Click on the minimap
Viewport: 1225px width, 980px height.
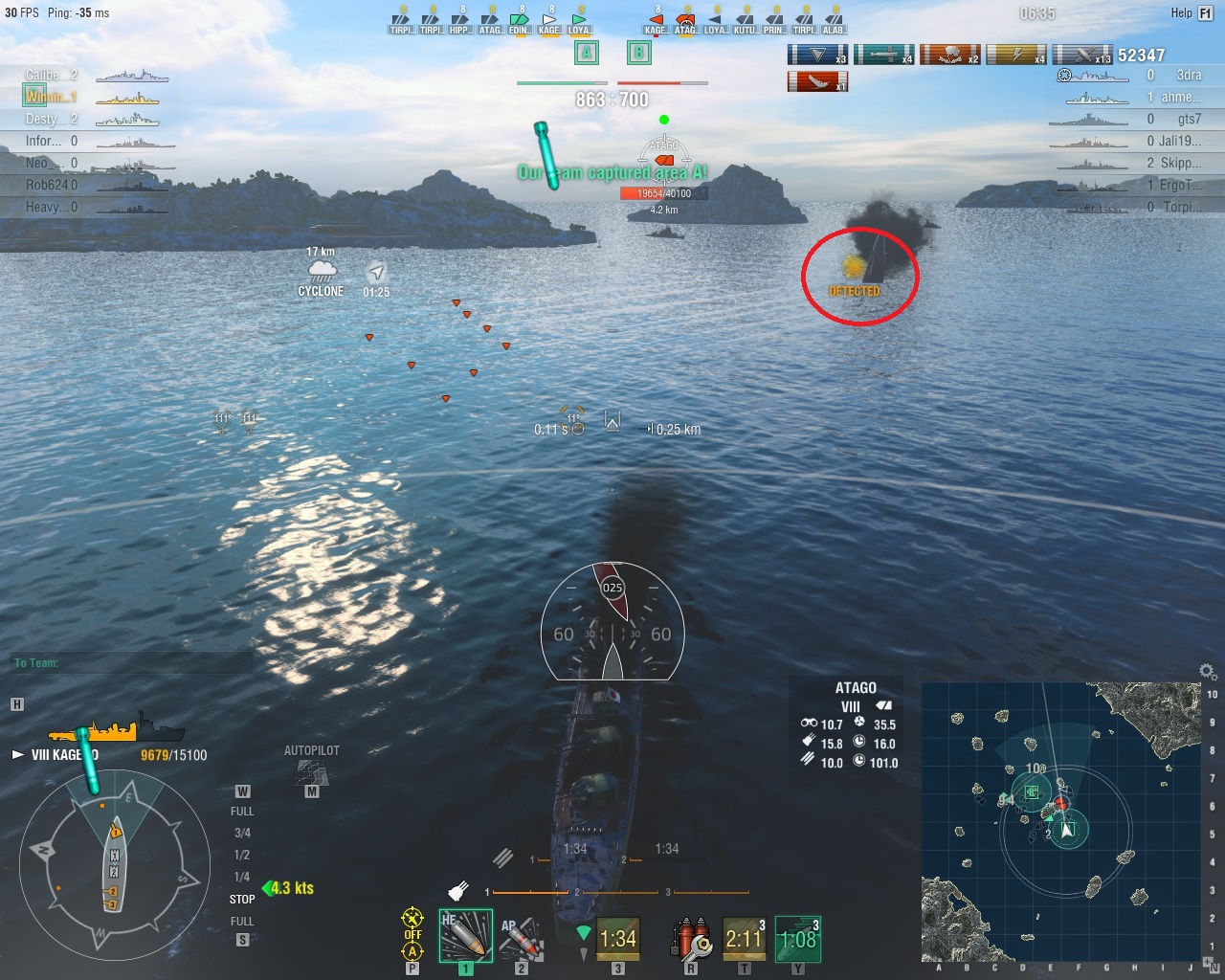[1060, 822]
